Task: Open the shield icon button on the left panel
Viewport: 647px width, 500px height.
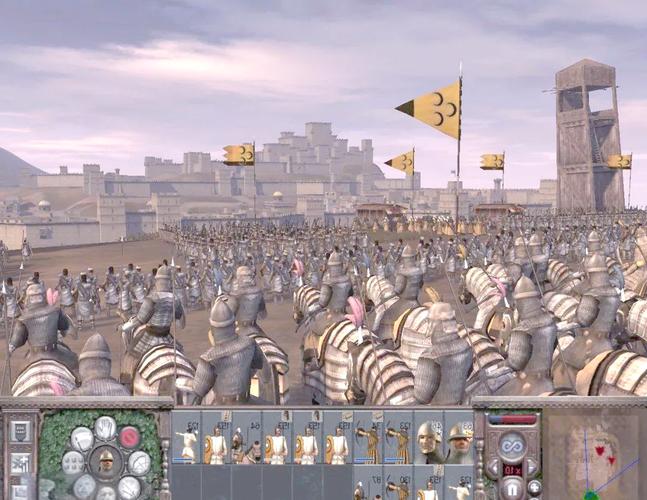Action: point(19,432)
